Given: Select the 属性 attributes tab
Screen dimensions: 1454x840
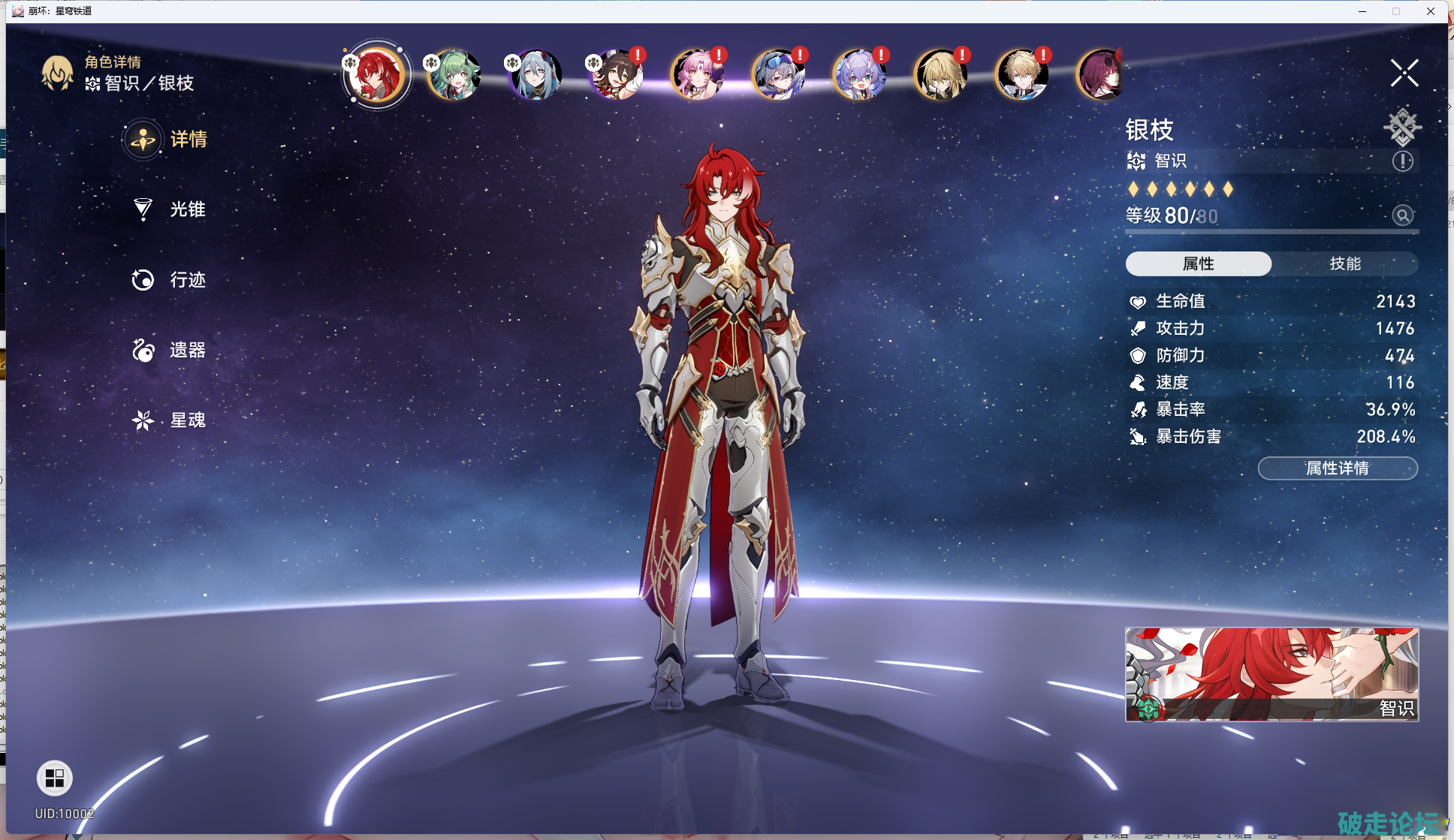Looking at the screenshot, I should (x=1198, y=263).
